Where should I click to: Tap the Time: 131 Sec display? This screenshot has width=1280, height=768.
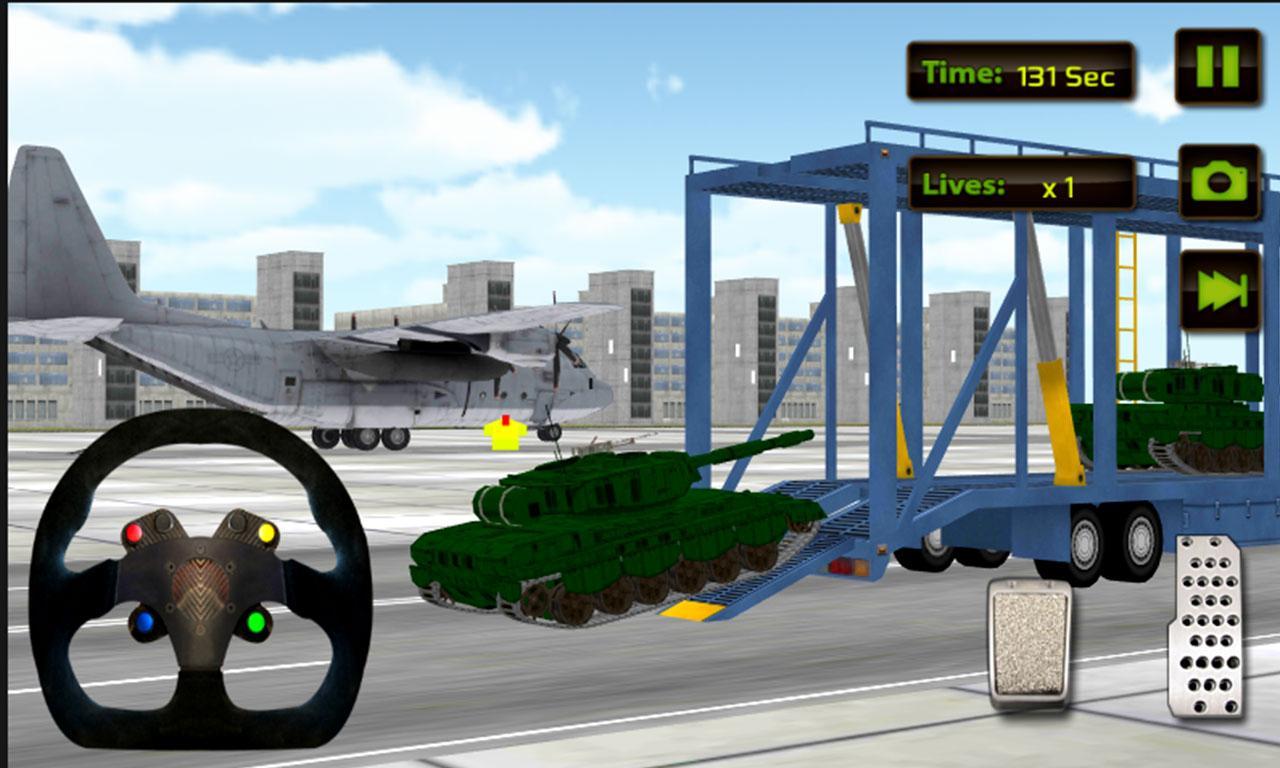point(1020,72)
